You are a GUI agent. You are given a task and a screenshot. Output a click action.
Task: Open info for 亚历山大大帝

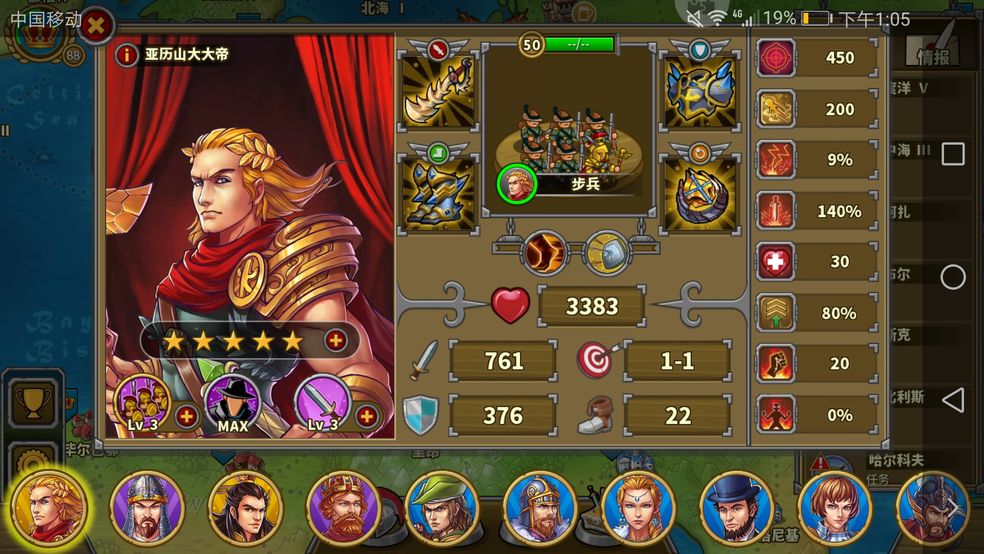(x=126, y=55)
